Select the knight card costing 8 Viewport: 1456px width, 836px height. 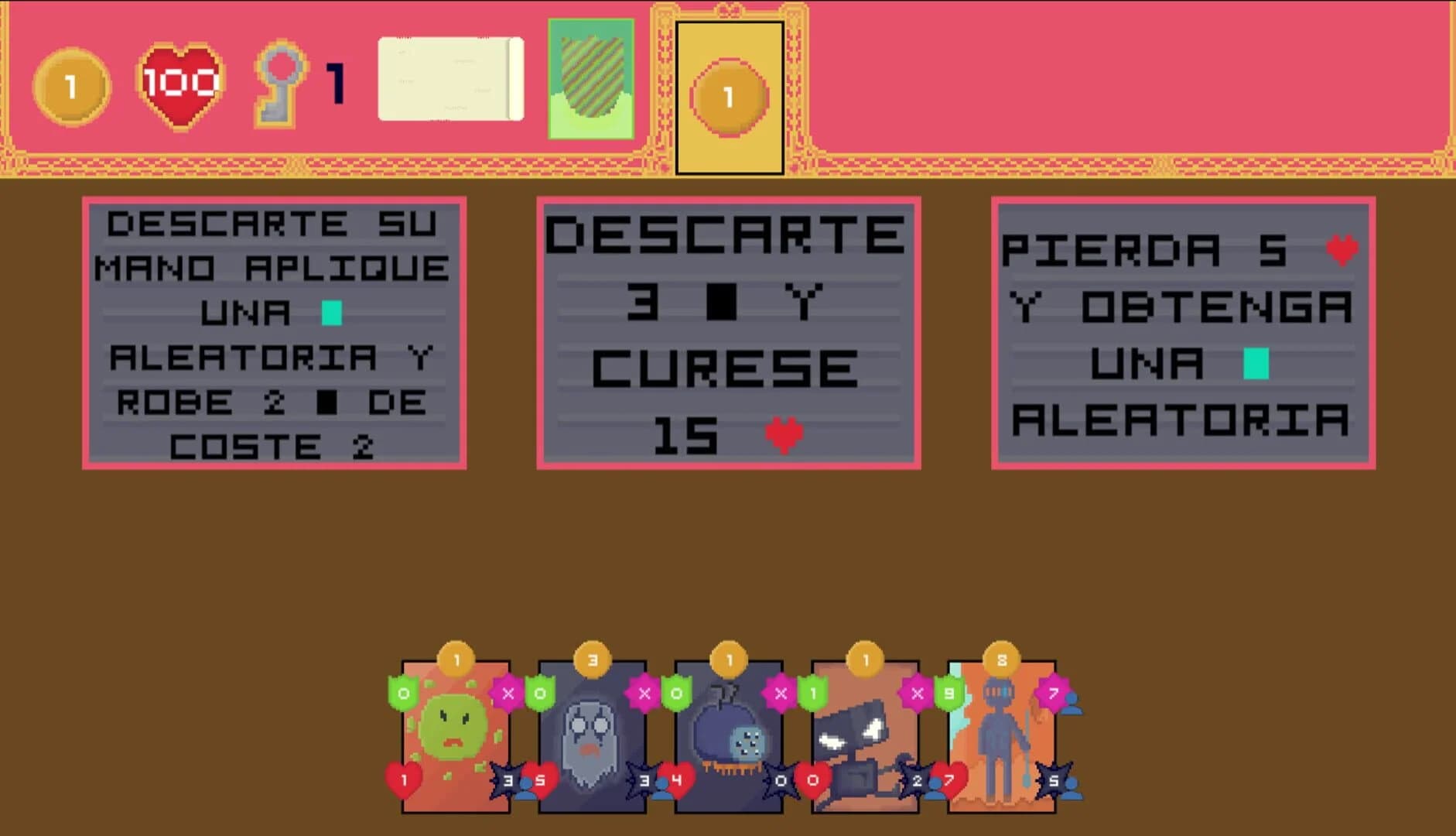point(1002,735)
